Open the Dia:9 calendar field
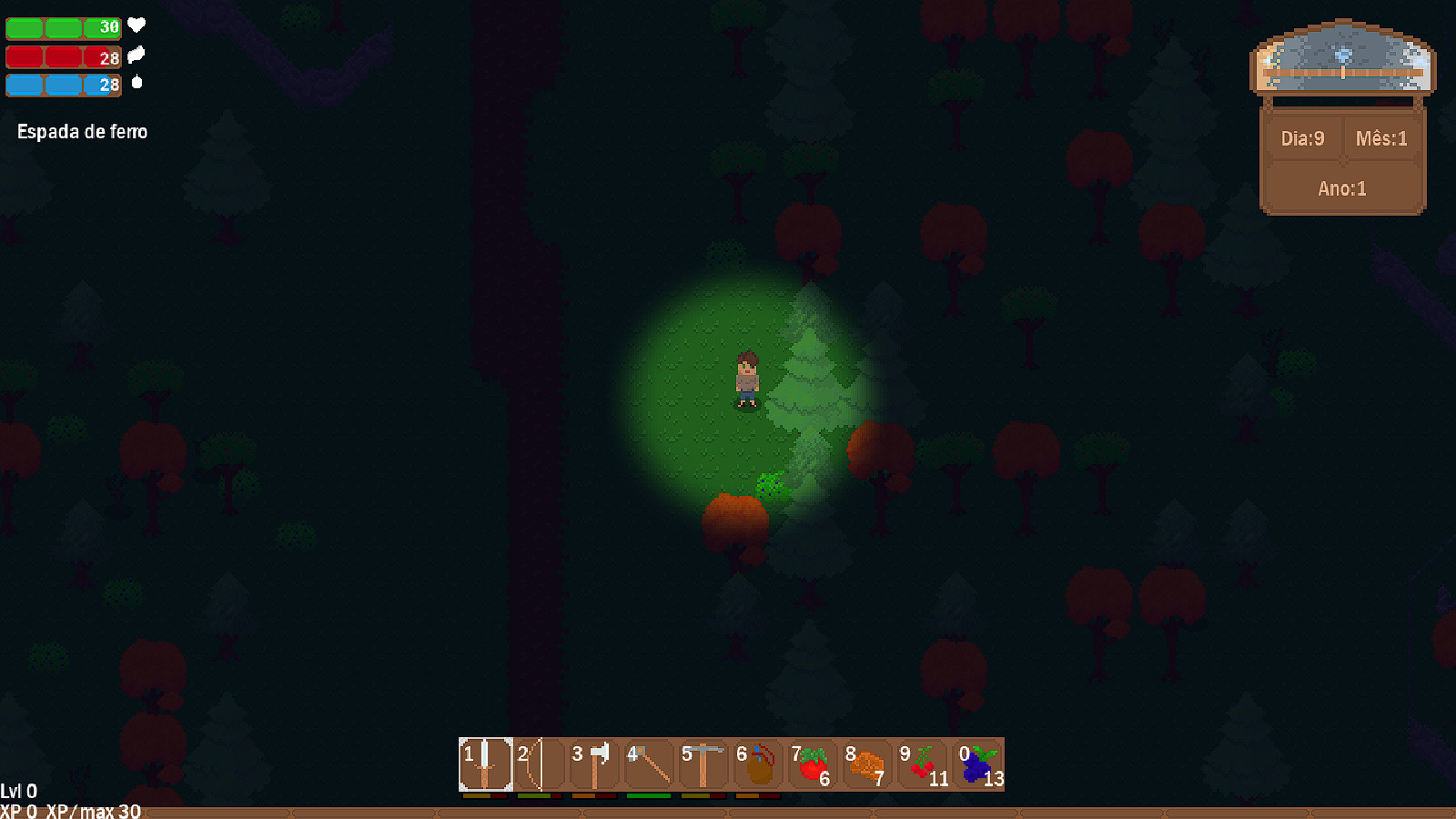The image size is (1456, 819). point(1303,138)
